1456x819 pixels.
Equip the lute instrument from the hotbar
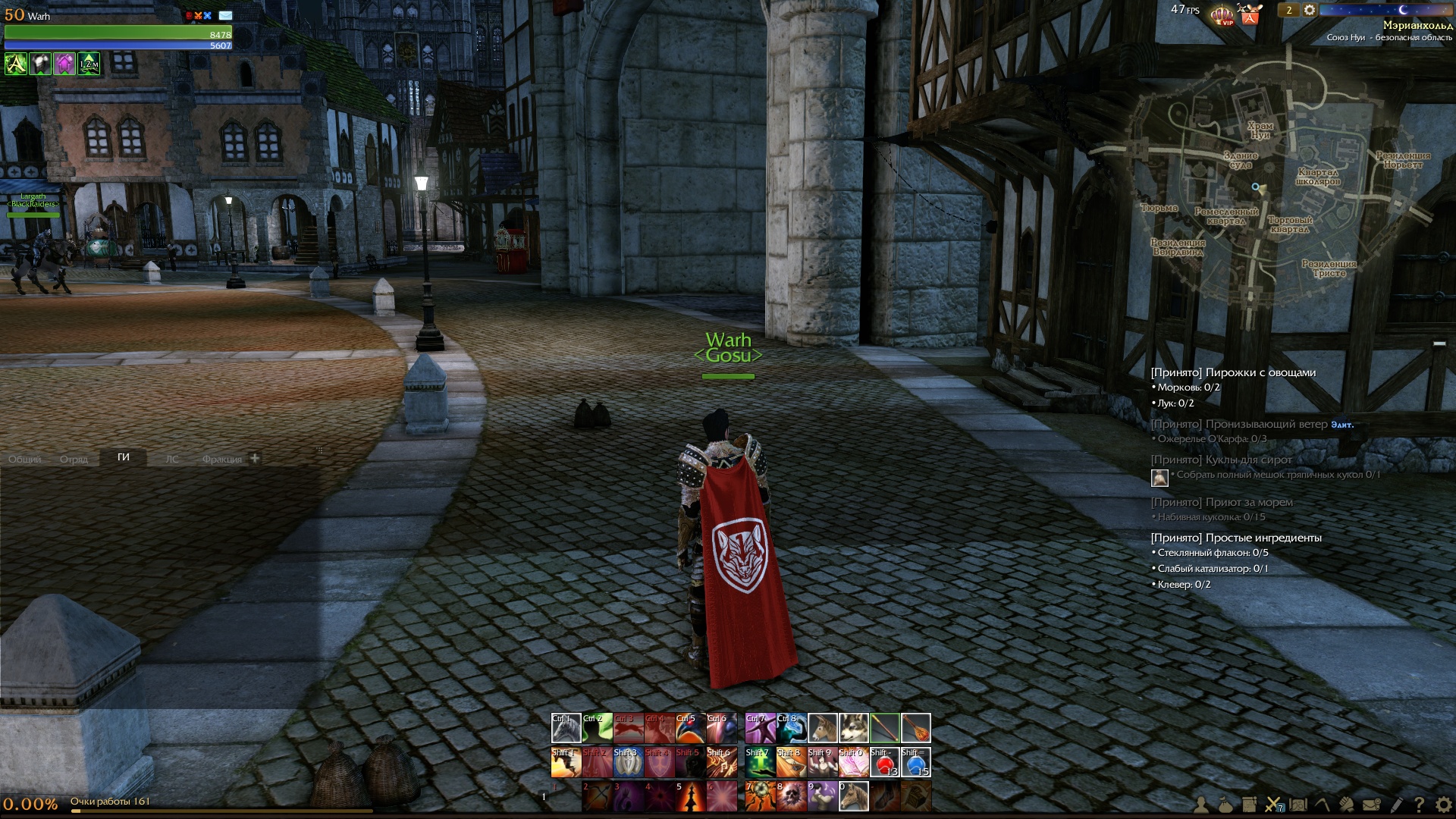tap(915, 728)
